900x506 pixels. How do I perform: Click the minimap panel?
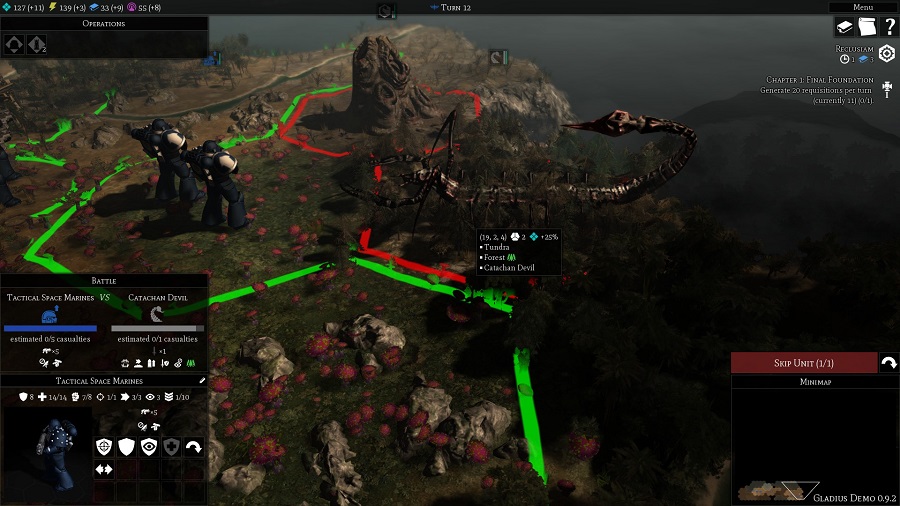point(814,445)
